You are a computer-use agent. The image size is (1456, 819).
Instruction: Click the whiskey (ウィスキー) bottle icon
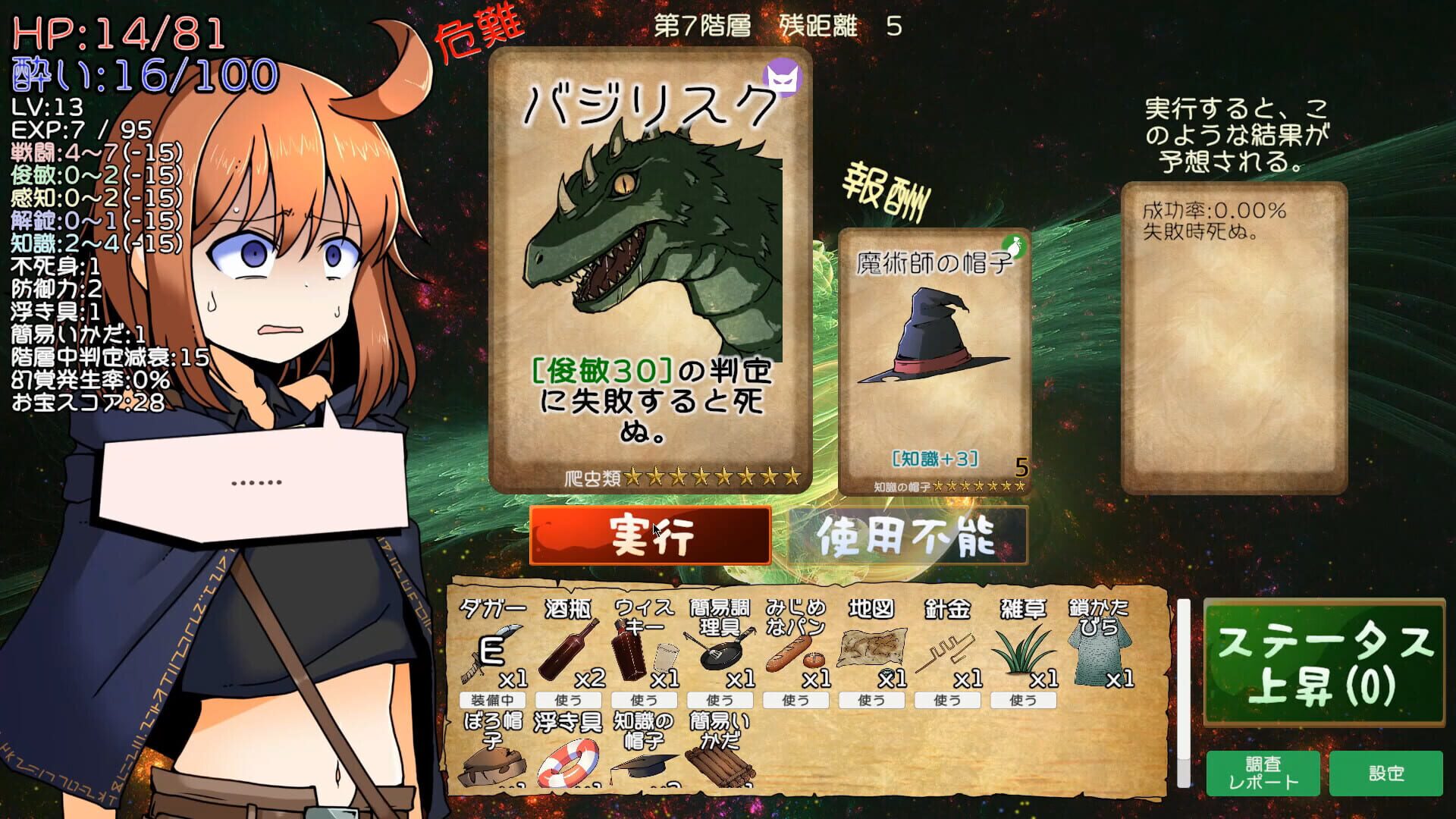coord(629,652)
